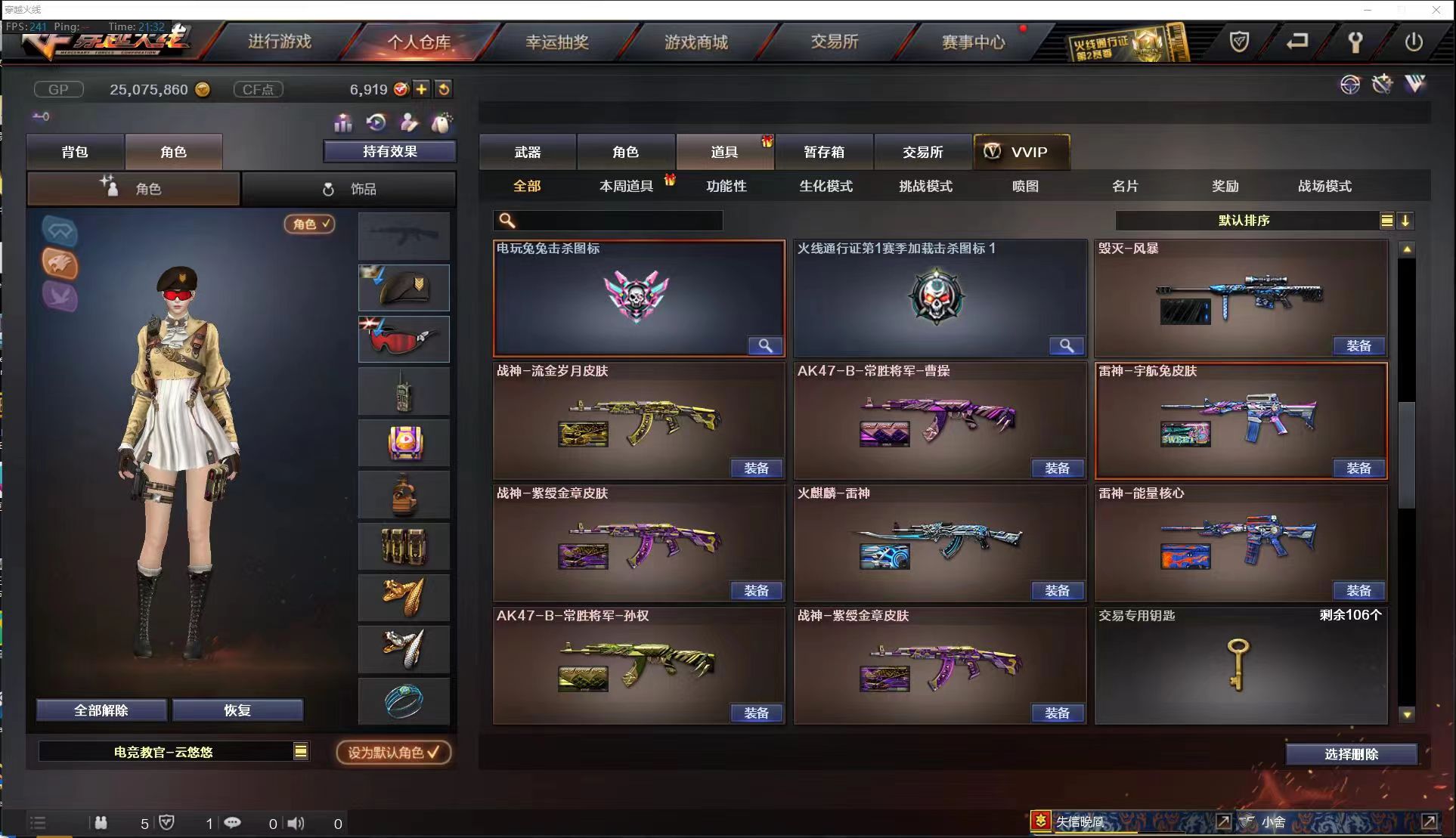Screen dimensions: 1456x838
Task: Toggle the list view icon next to 默认排序
Action: tap(1386, 221)
